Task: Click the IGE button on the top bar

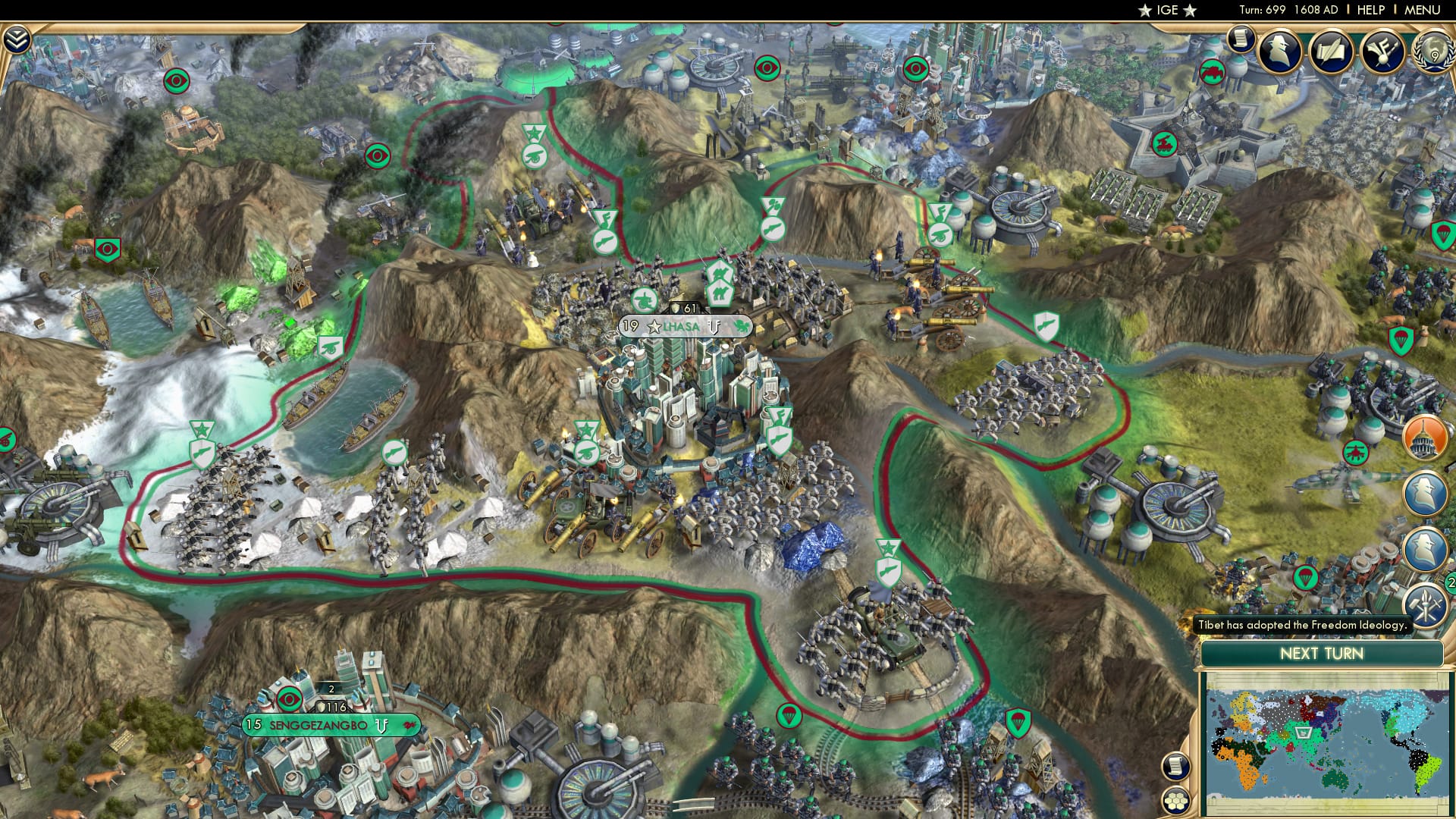Action: [1168, 9]
